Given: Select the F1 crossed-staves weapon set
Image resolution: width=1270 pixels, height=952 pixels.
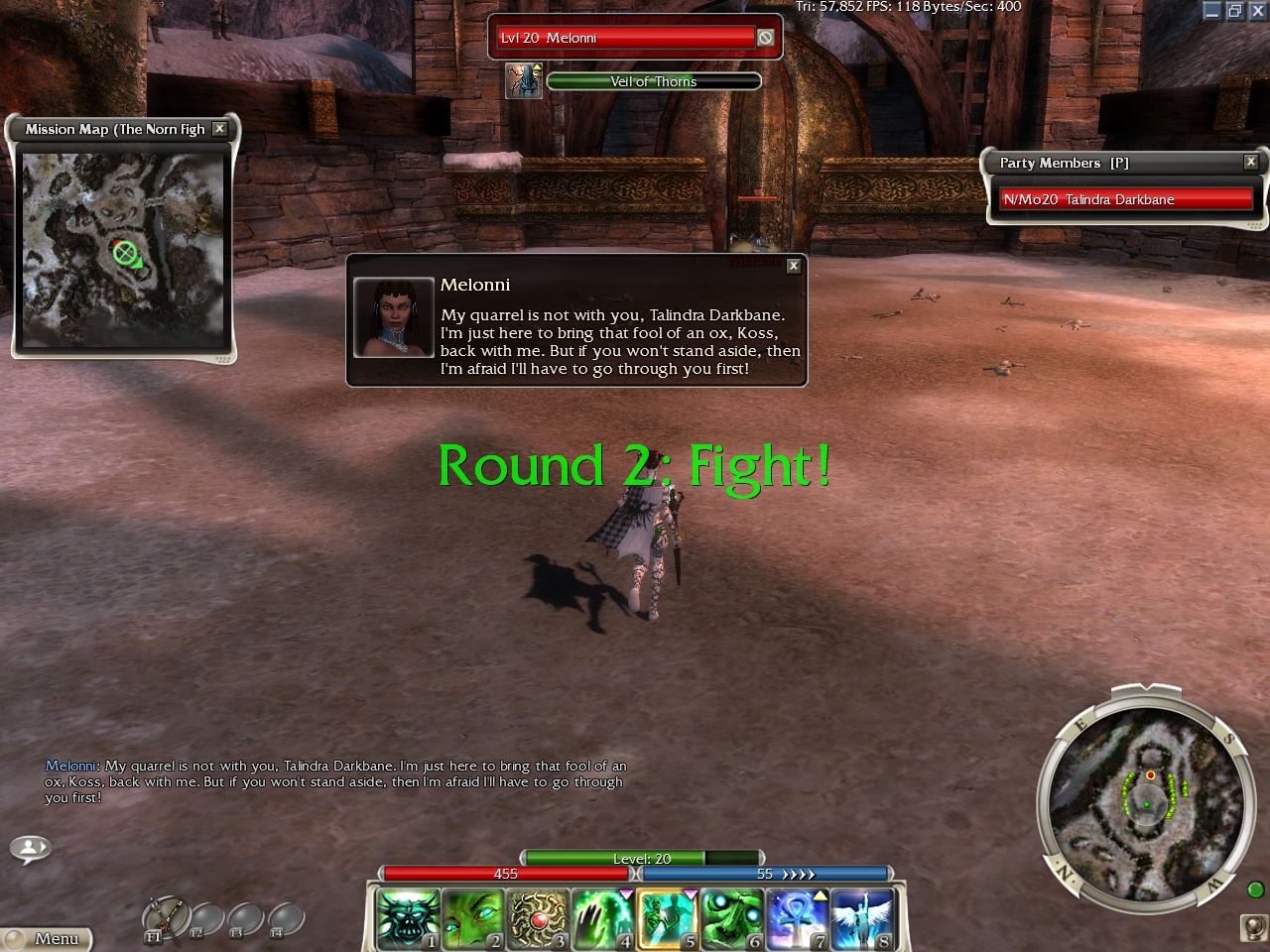Looking at the screenshot, I should tap(163, 918).
